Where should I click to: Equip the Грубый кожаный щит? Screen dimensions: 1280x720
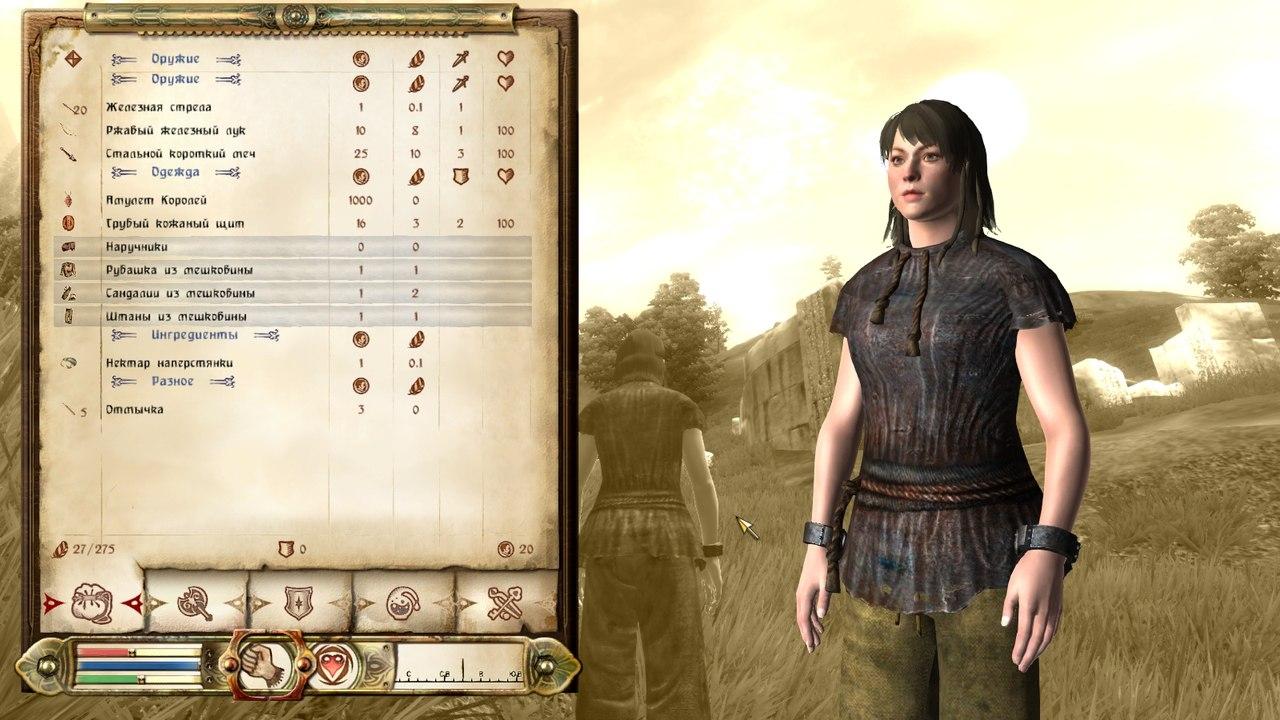pos(175,224)
